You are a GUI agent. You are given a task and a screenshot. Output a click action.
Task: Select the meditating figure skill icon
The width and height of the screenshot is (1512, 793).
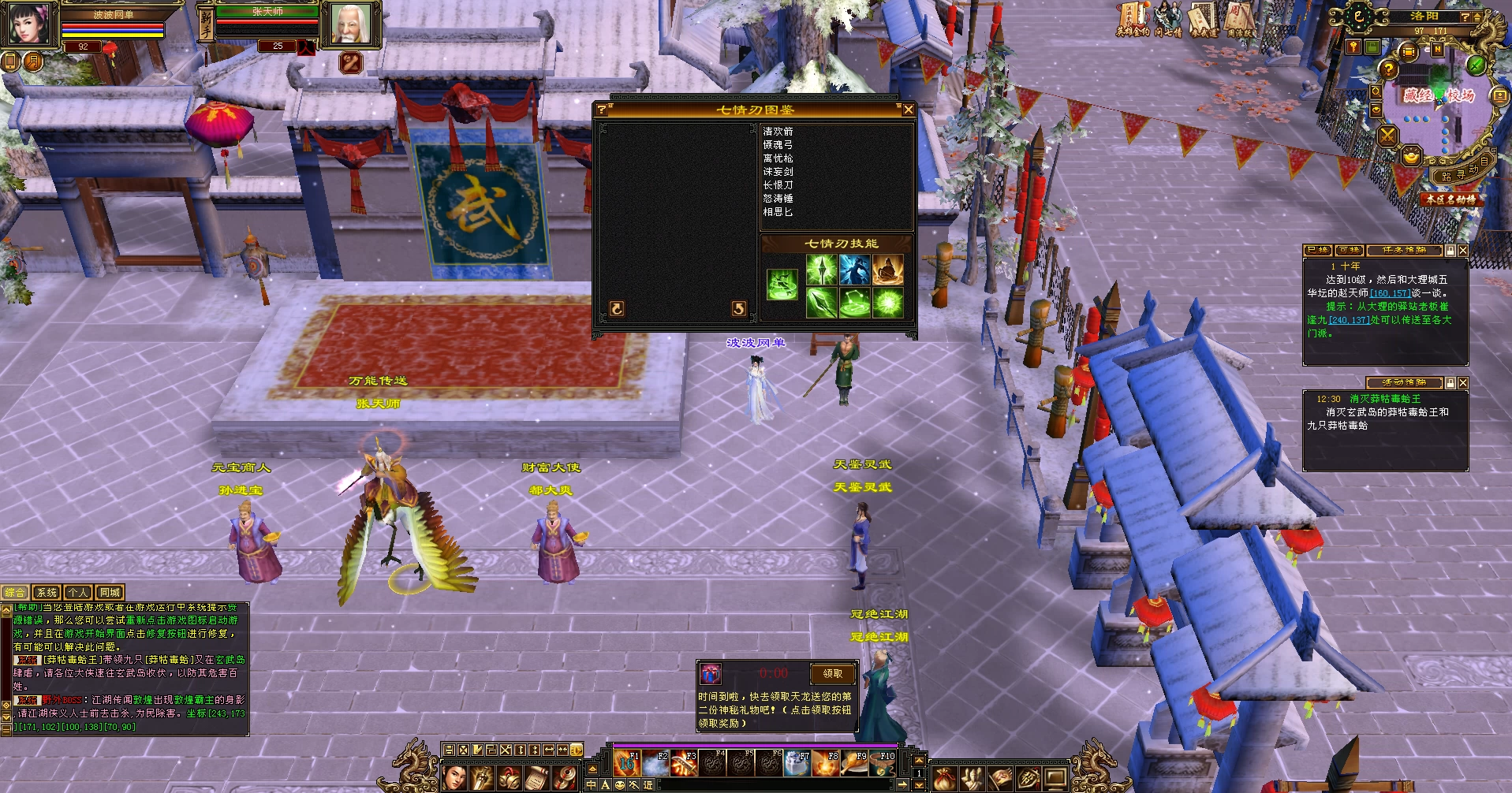coord(887,270)
